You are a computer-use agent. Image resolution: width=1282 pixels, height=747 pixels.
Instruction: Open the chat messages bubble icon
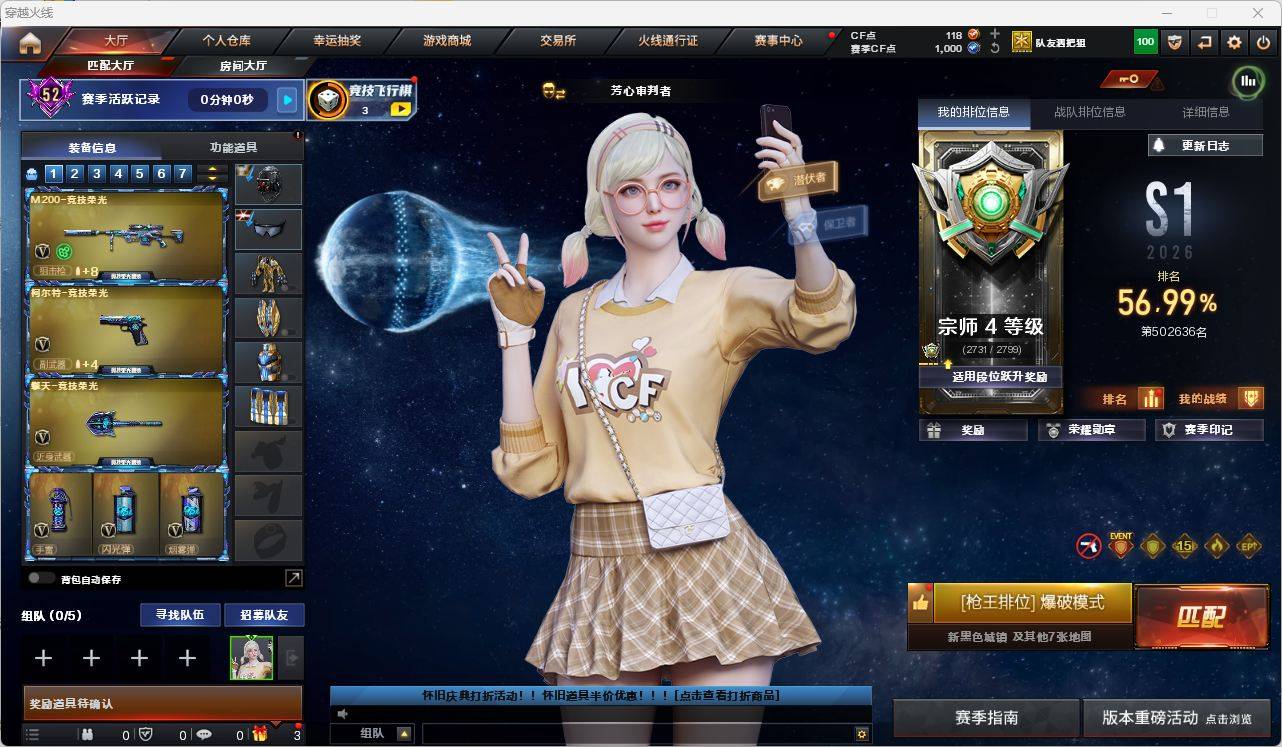coord(204,734)
